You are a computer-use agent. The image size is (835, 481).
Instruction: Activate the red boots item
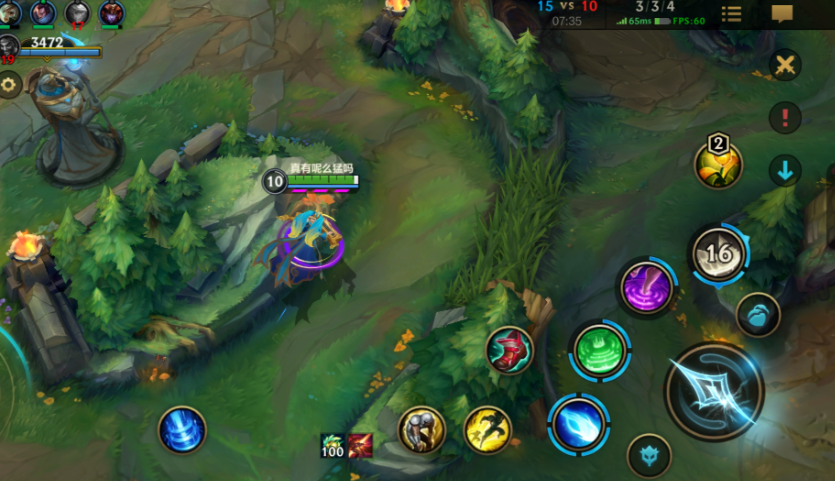tap(510, 350)
